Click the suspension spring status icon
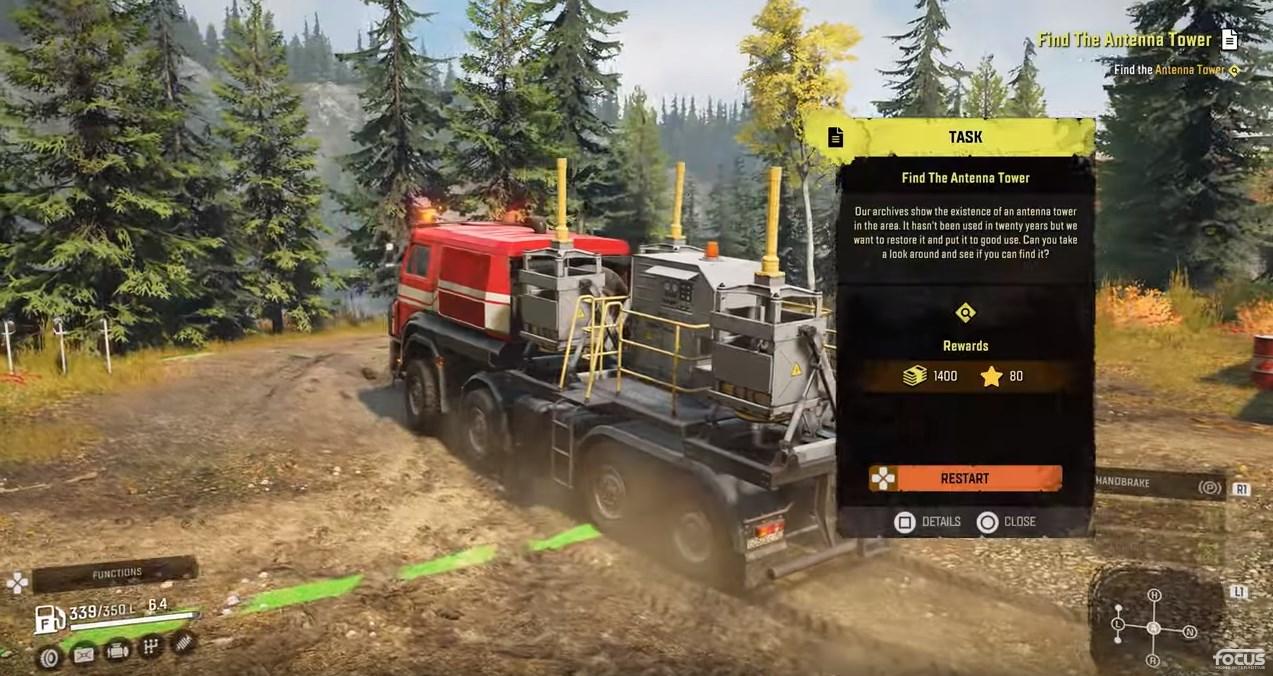The width and height of the screenshot is (1273, 676). pos(182,643)
